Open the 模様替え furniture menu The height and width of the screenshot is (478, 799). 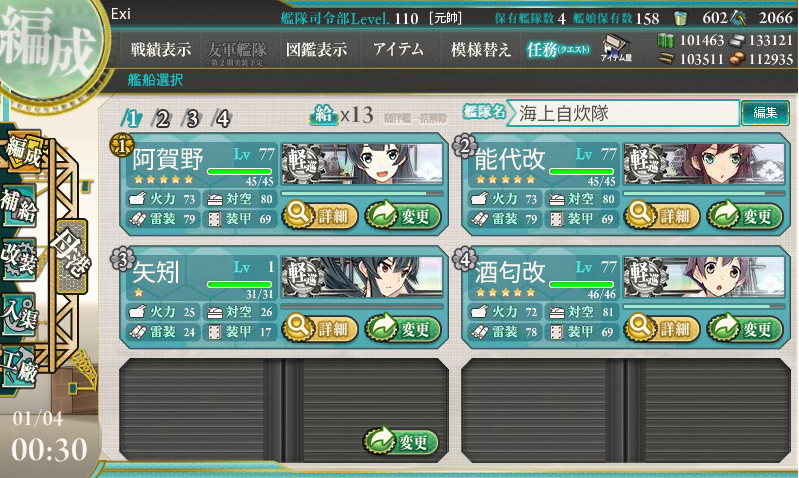pos(480,49)
